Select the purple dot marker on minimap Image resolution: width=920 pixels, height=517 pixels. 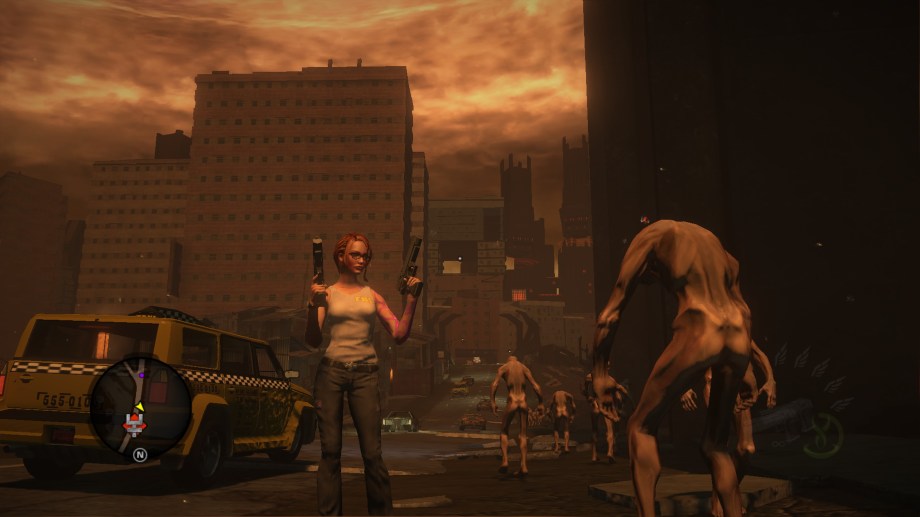click(x=141, y=375)
